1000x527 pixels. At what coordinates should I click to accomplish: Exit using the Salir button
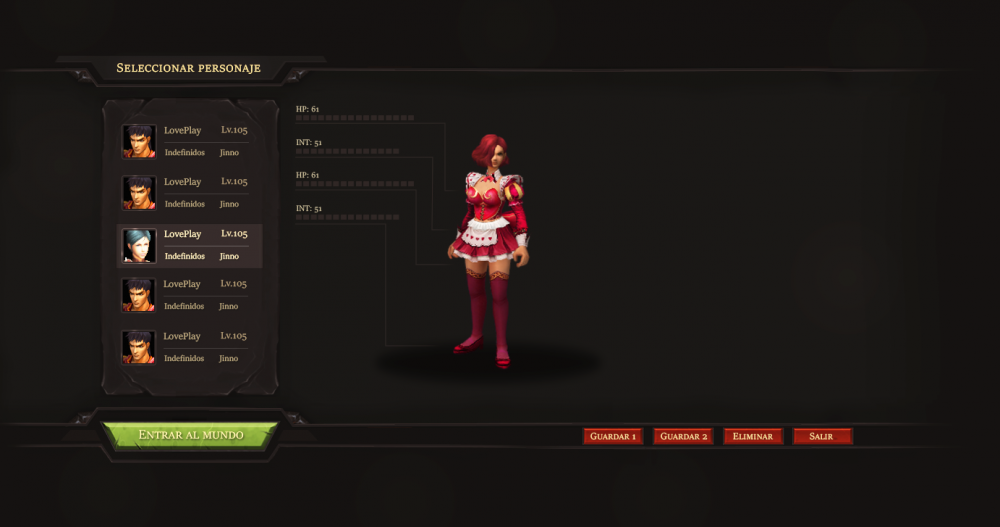(x=822, y=437)
